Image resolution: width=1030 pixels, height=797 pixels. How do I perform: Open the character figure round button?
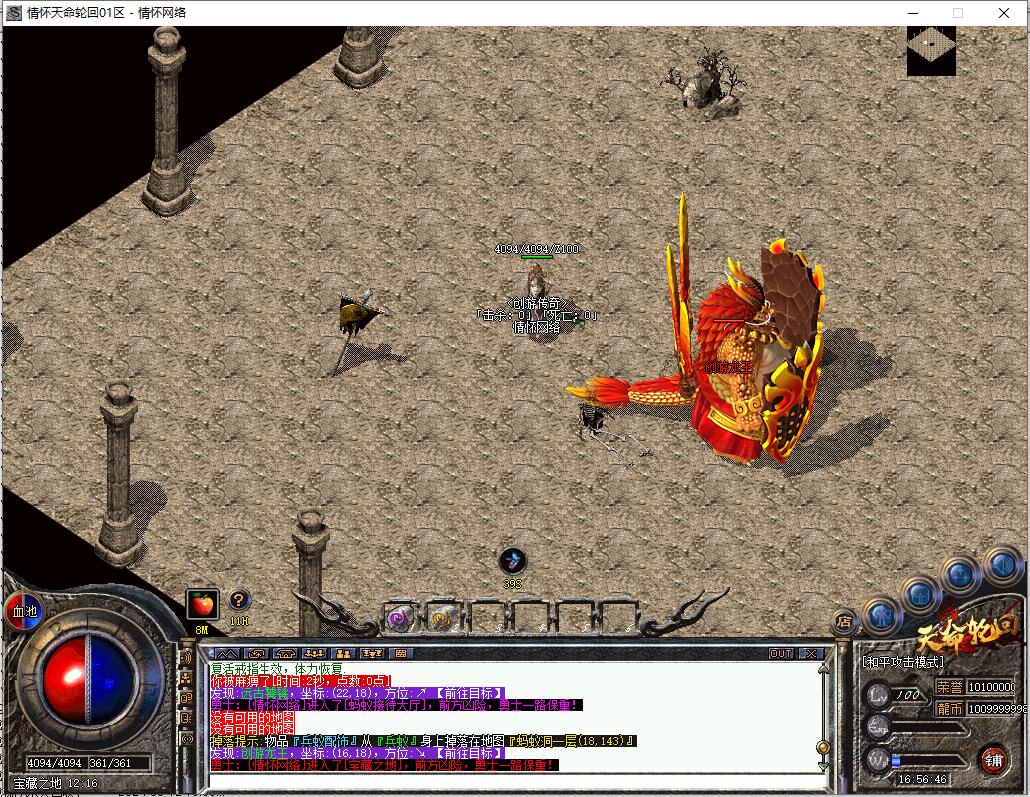point(882,614)
